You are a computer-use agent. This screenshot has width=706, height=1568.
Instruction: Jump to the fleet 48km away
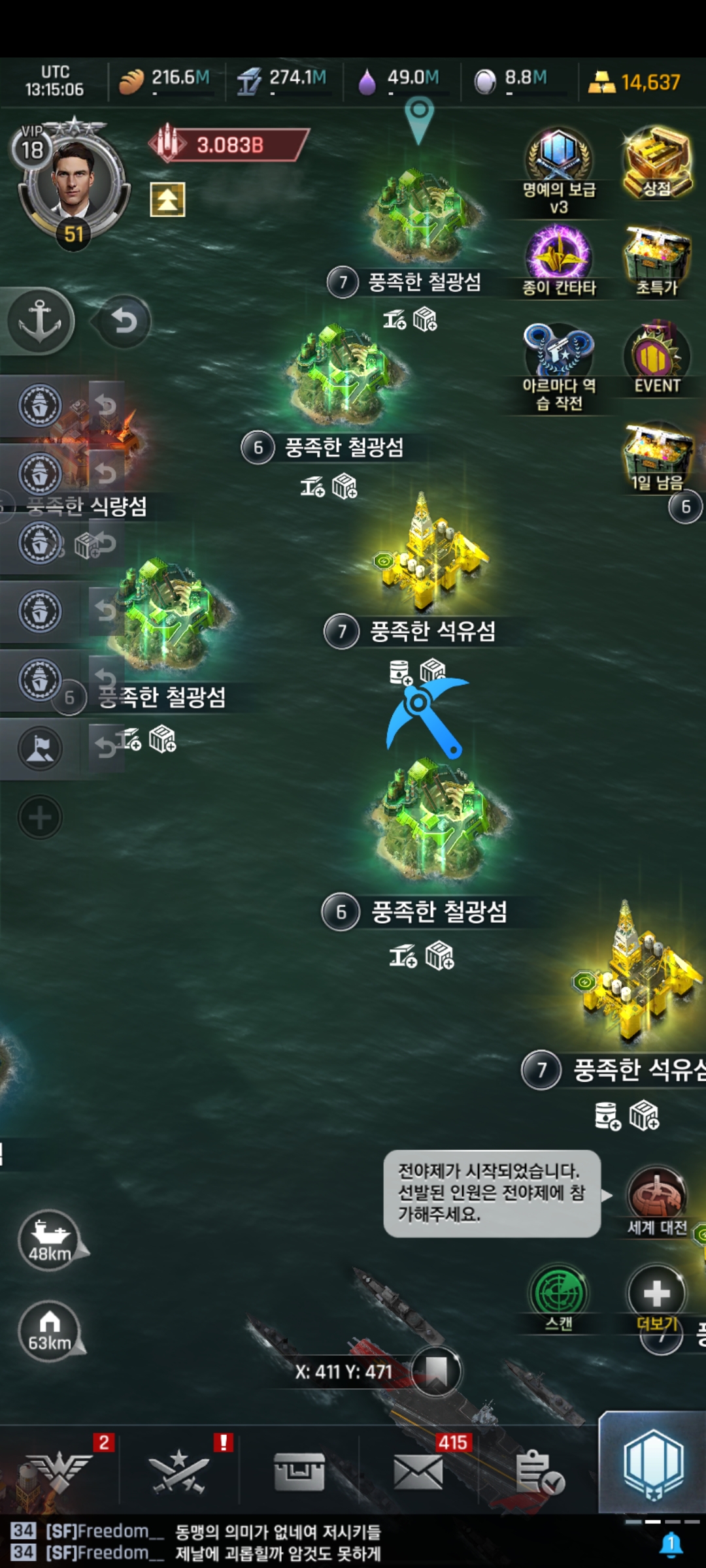point(50,1239)
